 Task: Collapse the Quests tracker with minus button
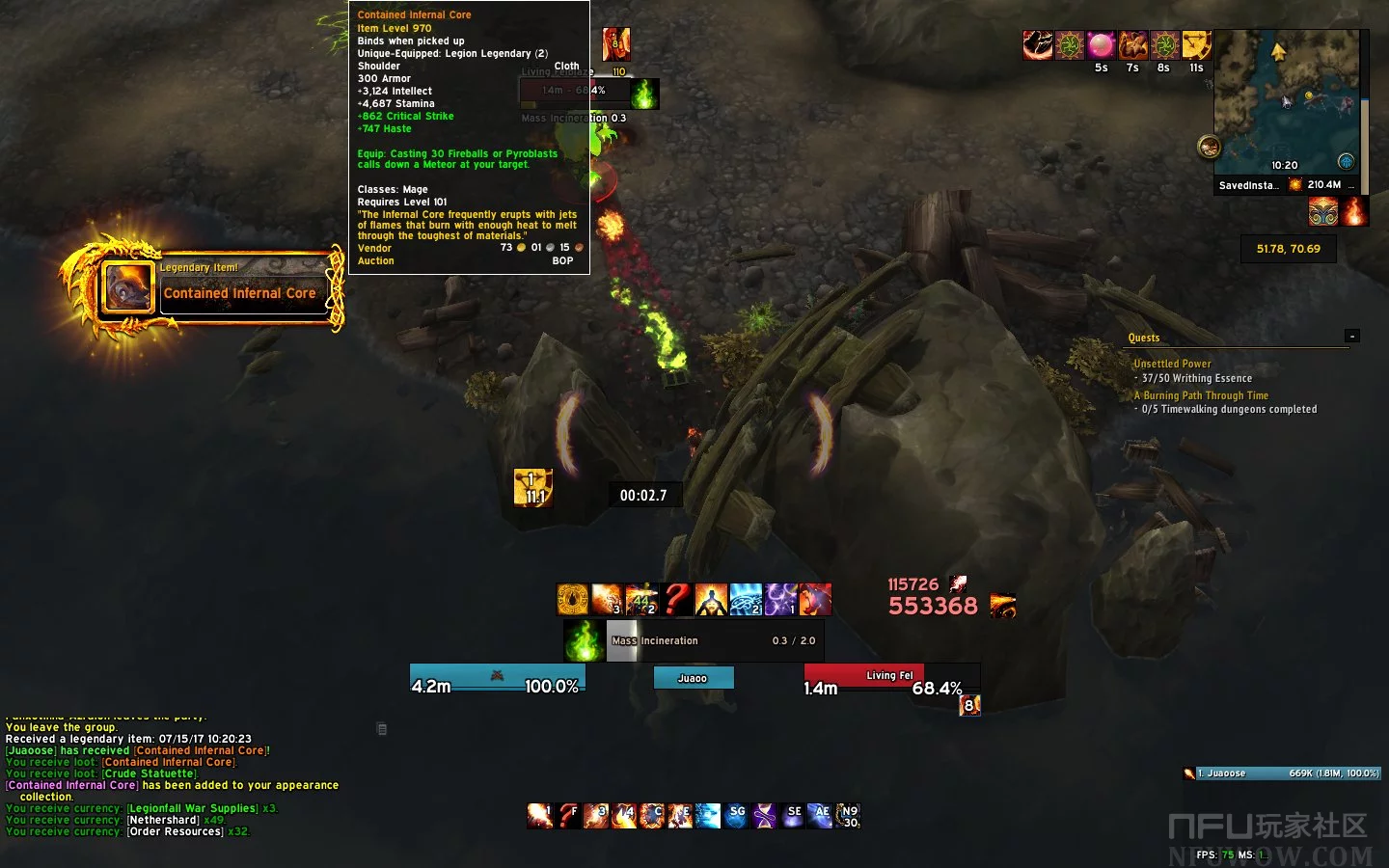[x=1352, y=336]
